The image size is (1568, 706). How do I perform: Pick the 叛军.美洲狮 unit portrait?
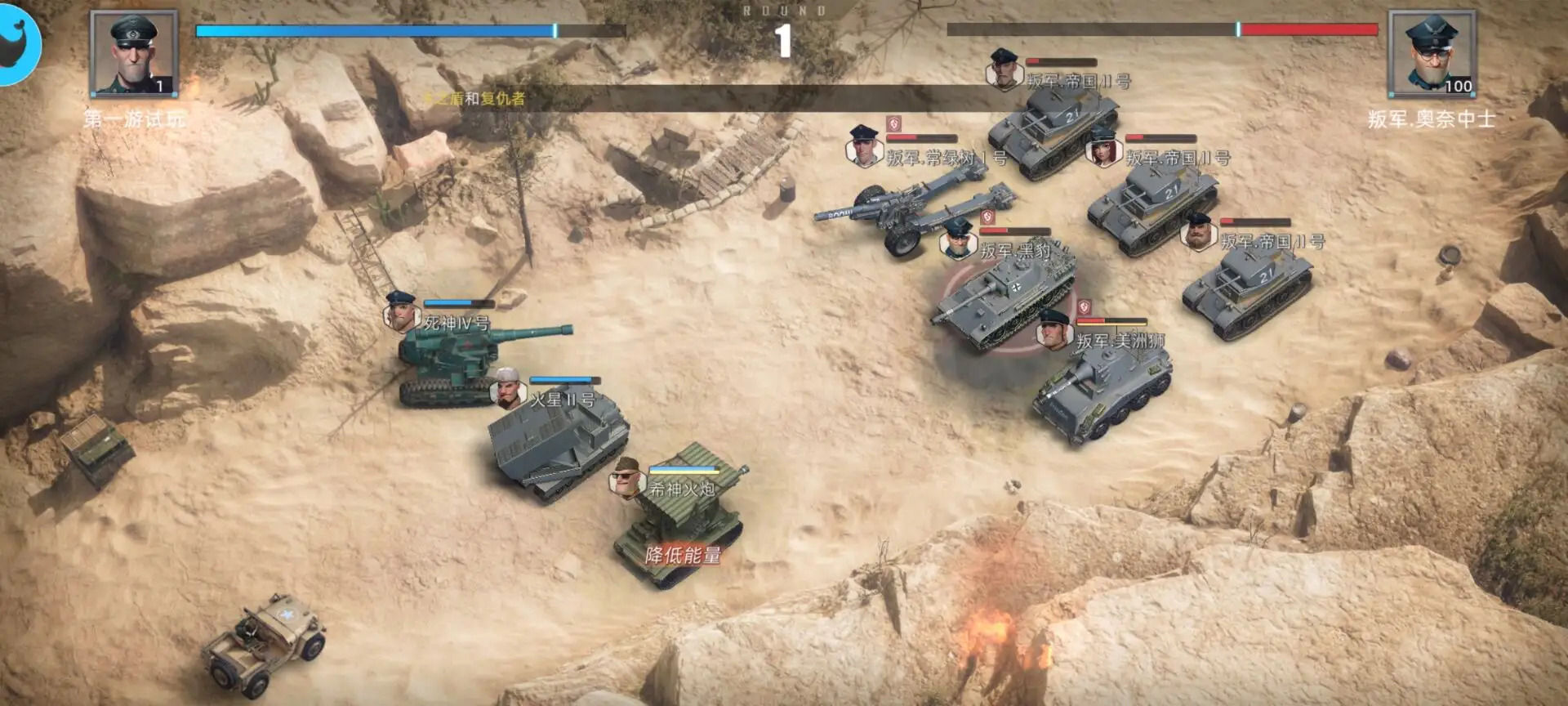(x=1053, y=329)
